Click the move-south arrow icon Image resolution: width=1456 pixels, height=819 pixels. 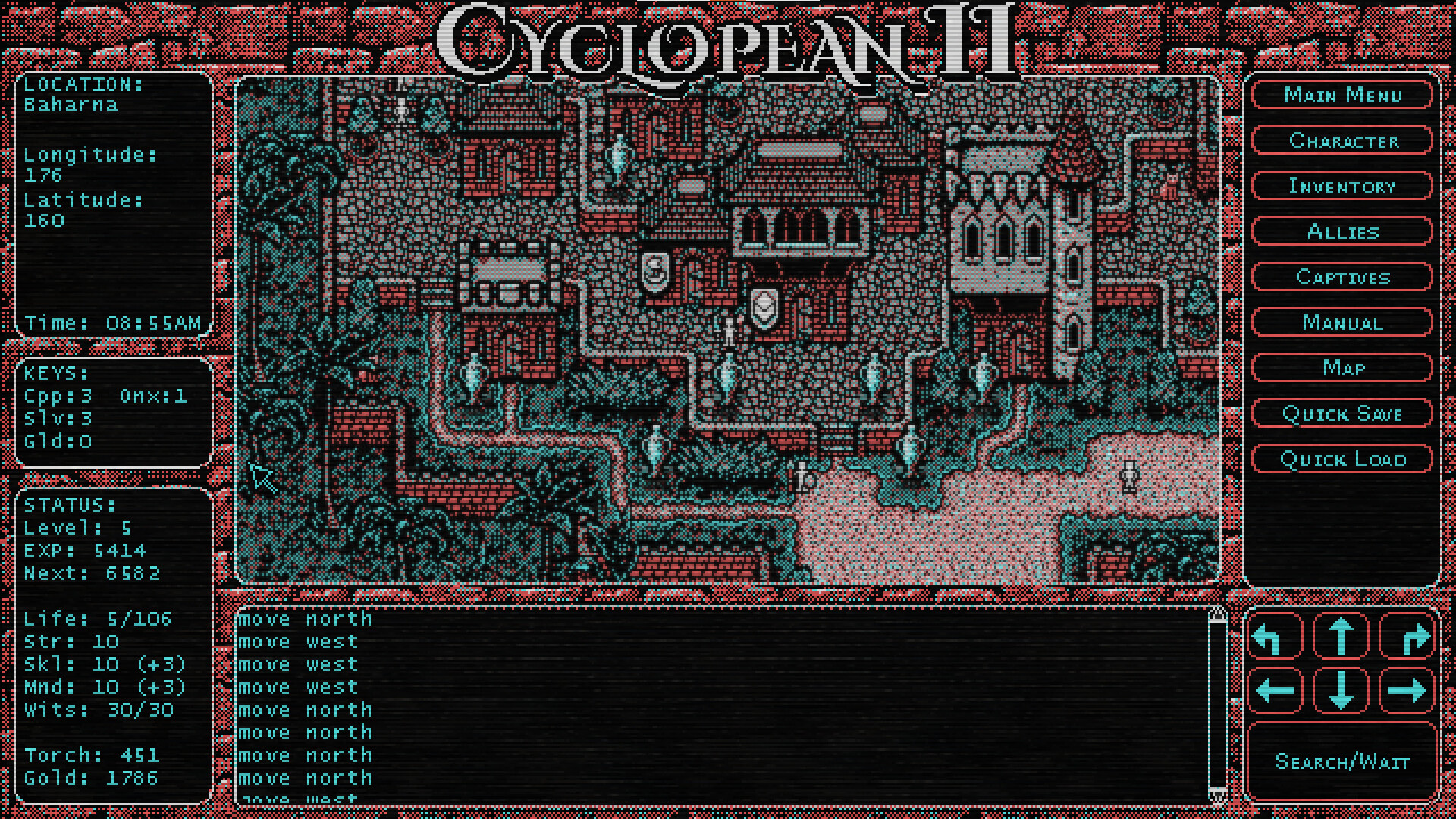1341,690
